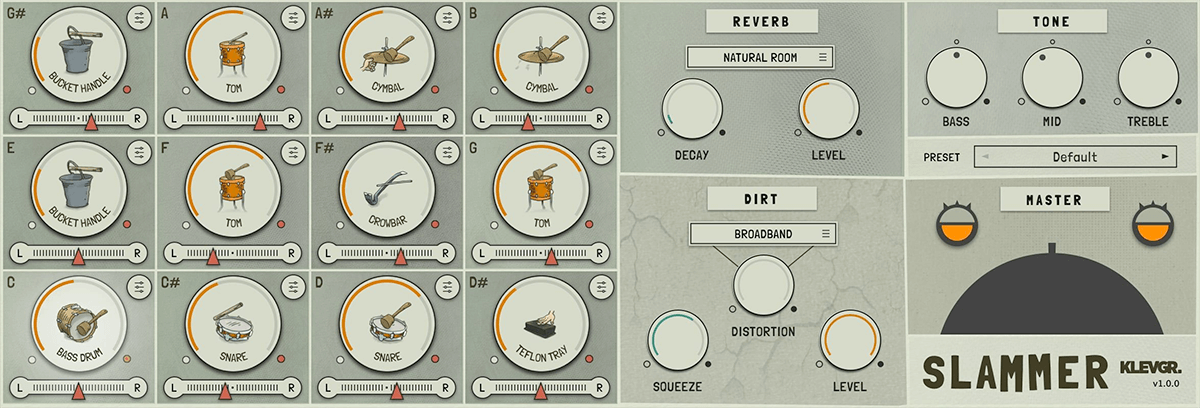Open the Broadband dirt type dropdown

coord(763,234)
